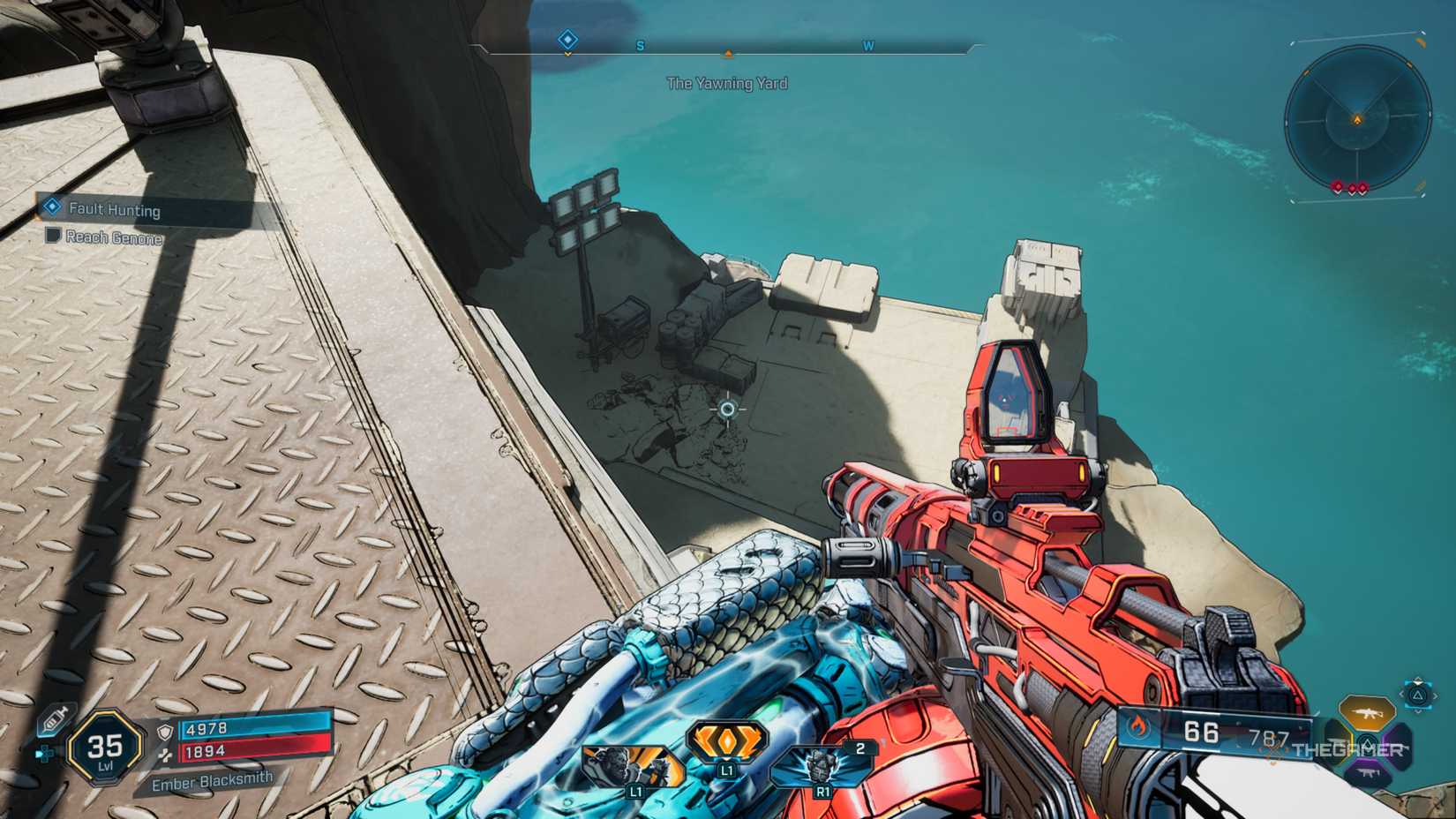Expand weapons with the right chevron near triangle icon
The width and height of the screenshot is (1456, 819).
tap(1435, 695)
